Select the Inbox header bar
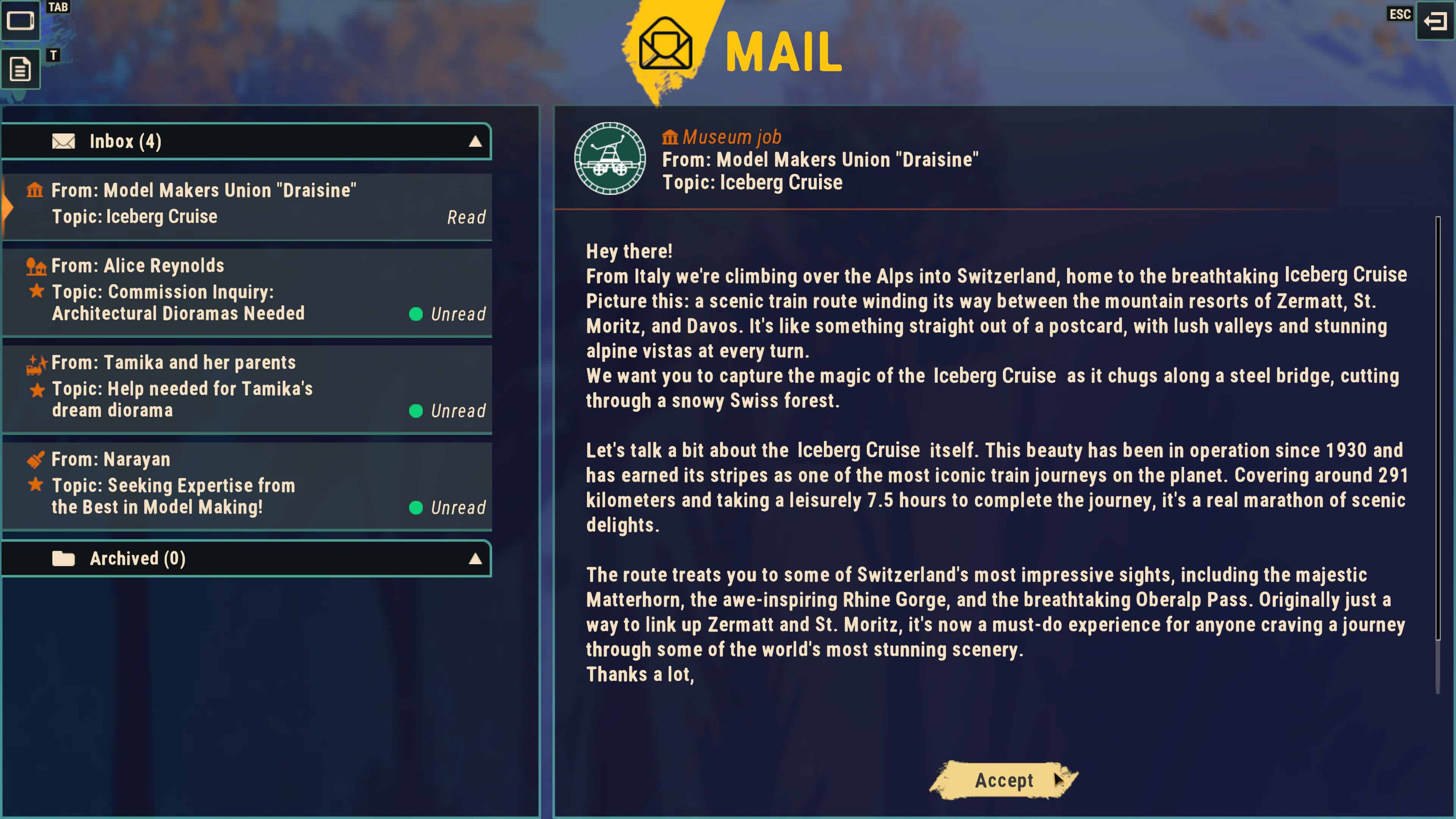 pyautogui.click(x=248, y=141)
